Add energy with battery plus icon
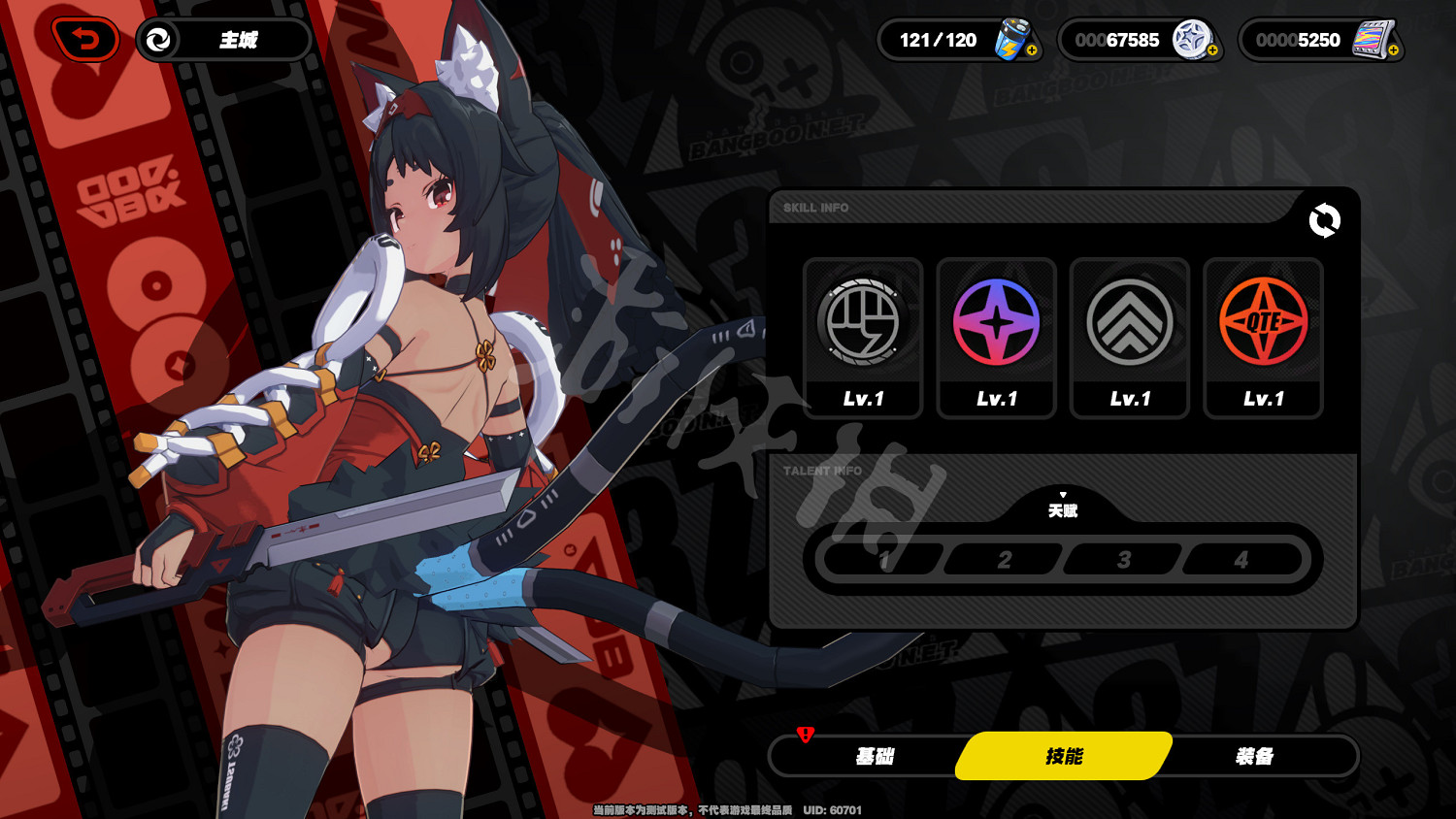The width and height of the screenshot is (1456, 819). click(1031, 50)
